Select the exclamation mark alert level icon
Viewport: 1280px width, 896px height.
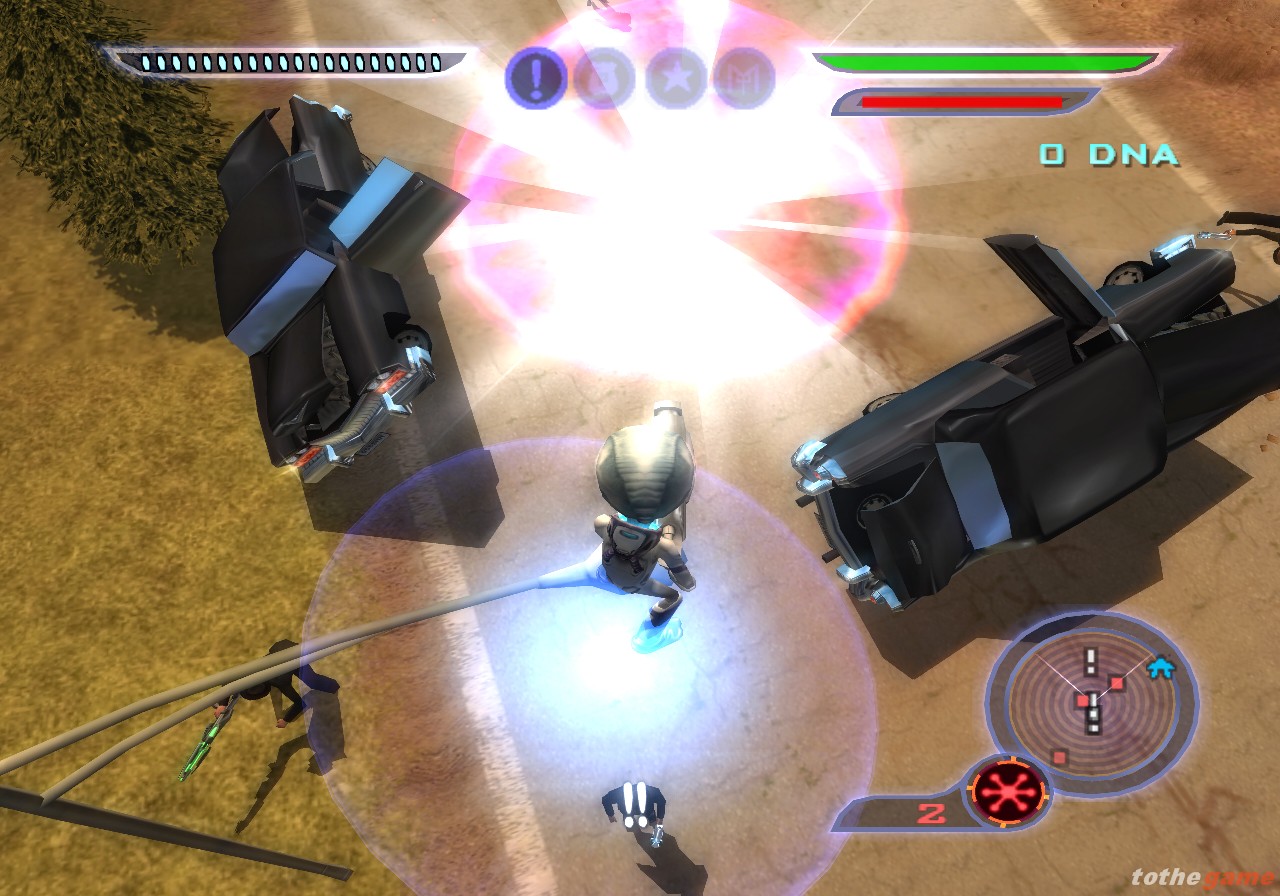click(537, 77)
